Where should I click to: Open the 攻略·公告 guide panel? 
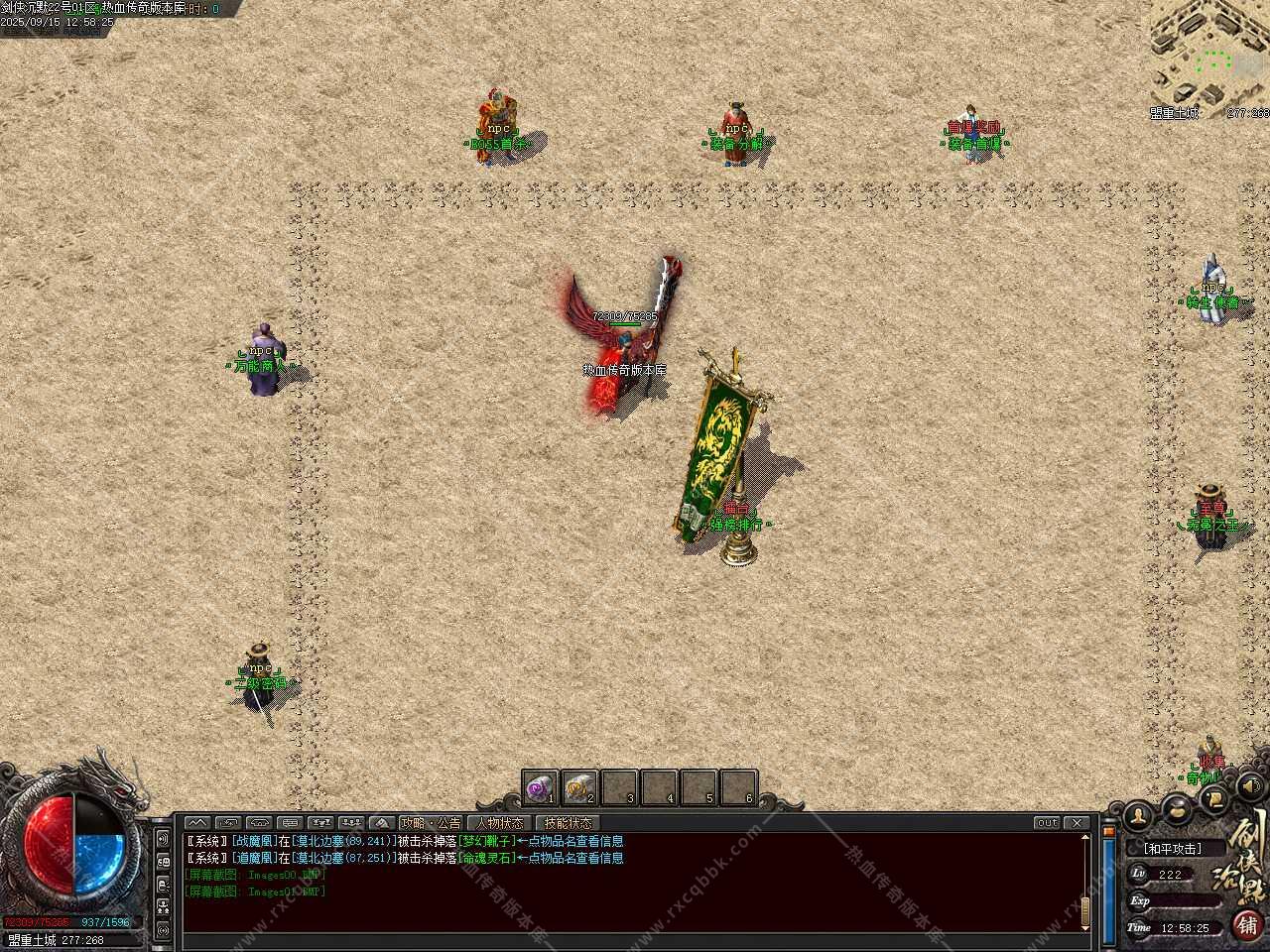(431, 823)
